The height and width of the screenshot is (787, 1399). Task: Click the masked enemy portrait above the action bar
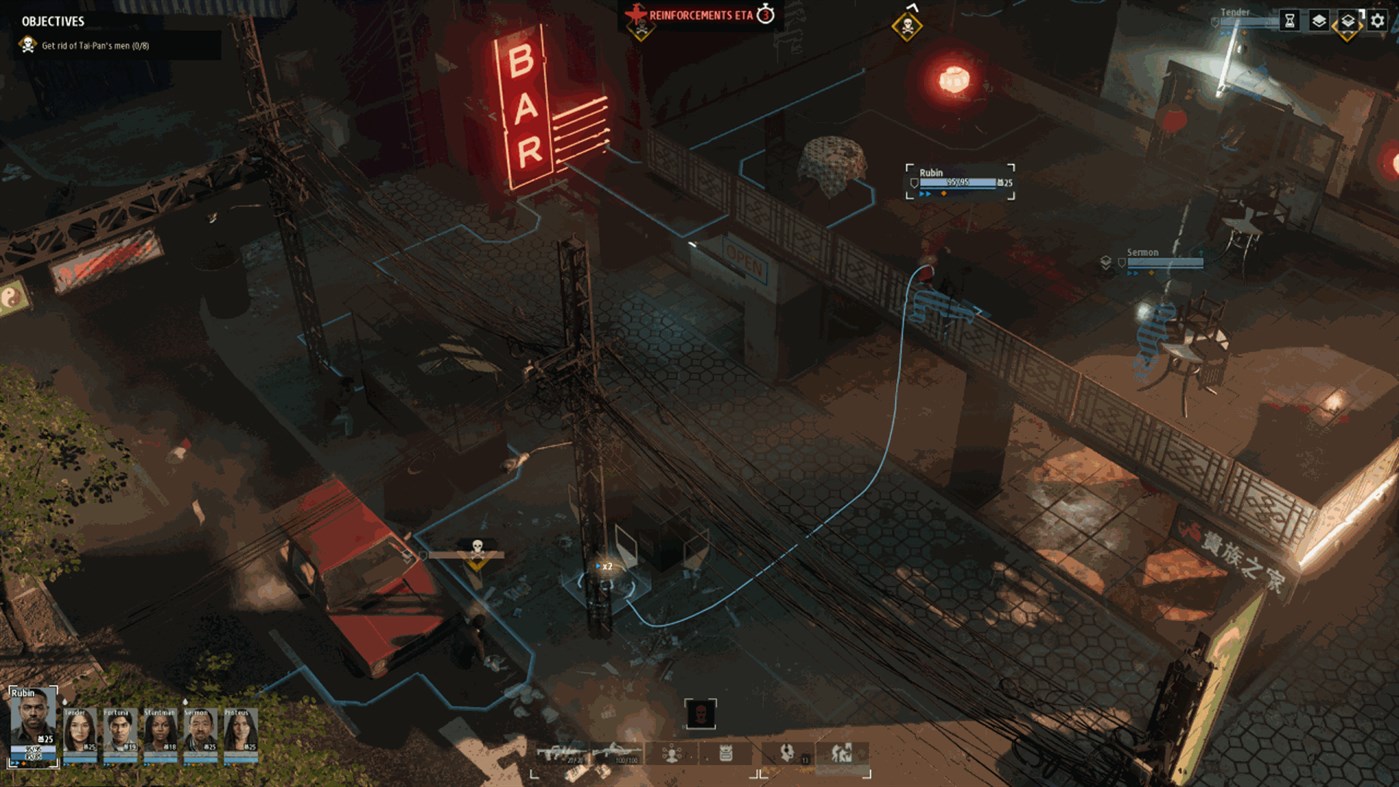click(x=701, y=711)
